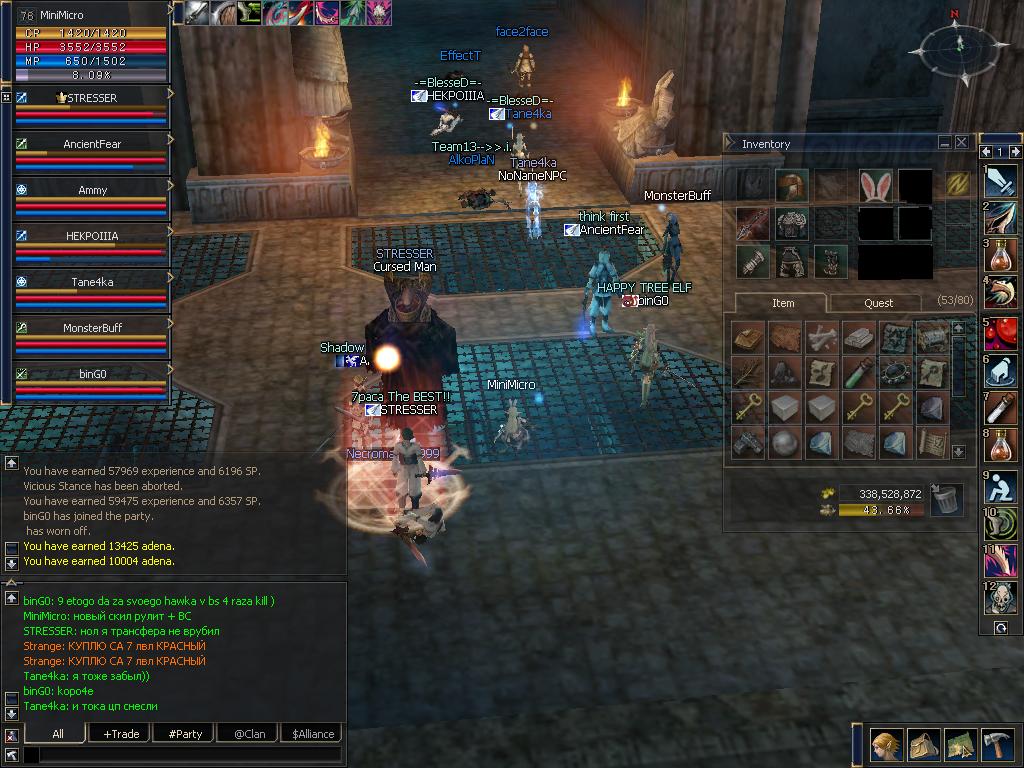1024x768 pixels.
Task: Close the Inventory window
Action: pyautogui.click(x=962, y=143)
